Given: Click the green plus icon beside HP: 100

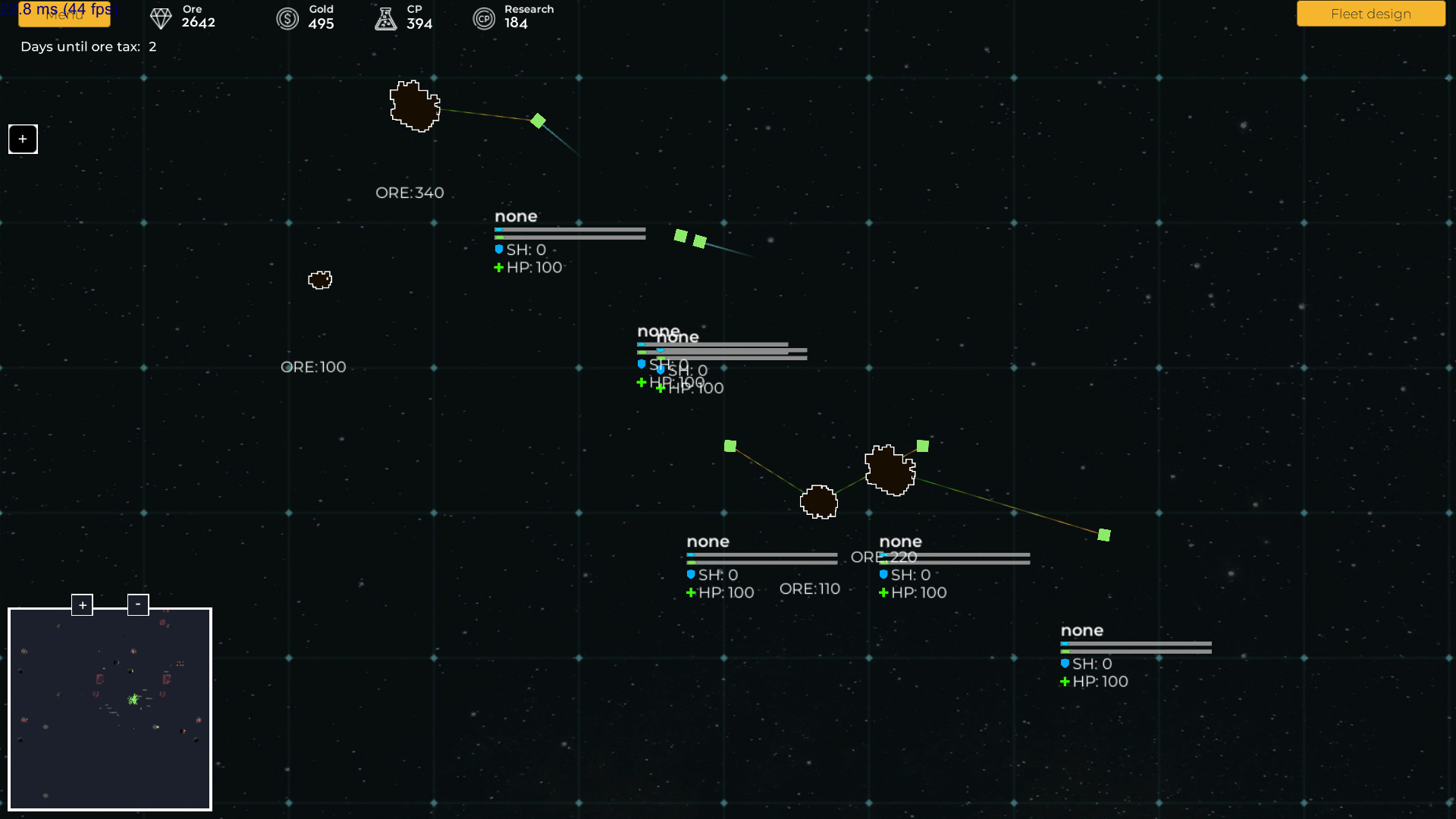Looking at the screenshot, I should (498, 267).
